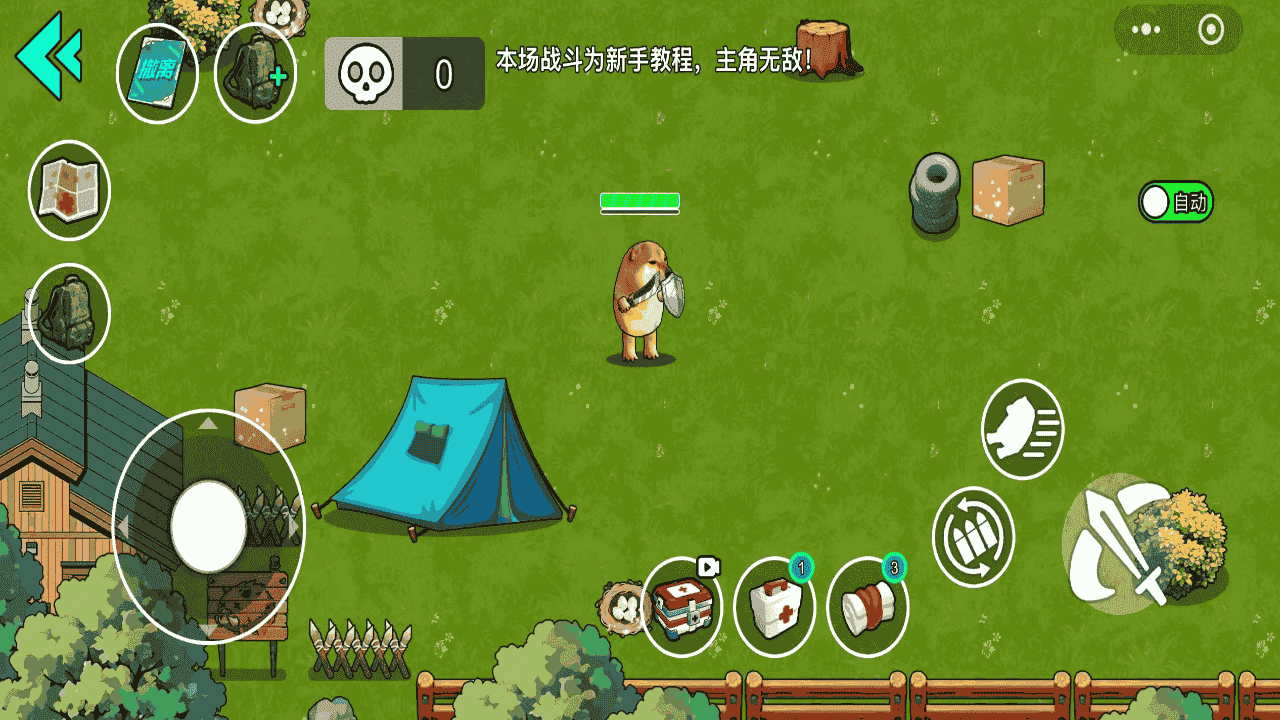Viewport: 1280px width, 720px height.
Task: Tap the virtual joystick knob
Action: click(208, 526)
